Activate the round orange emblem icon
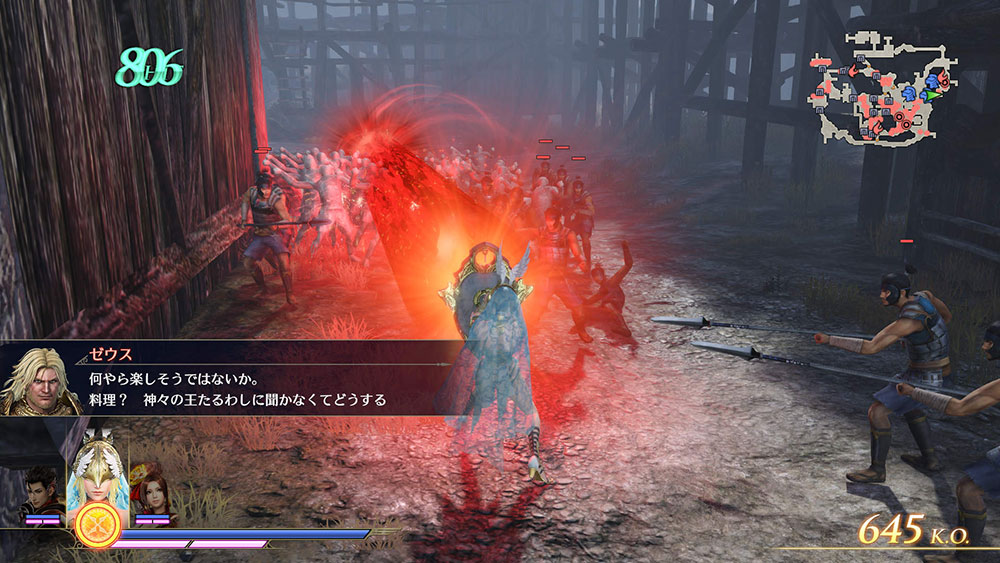This screenshot has height=563, width=1000. [98, 525]
